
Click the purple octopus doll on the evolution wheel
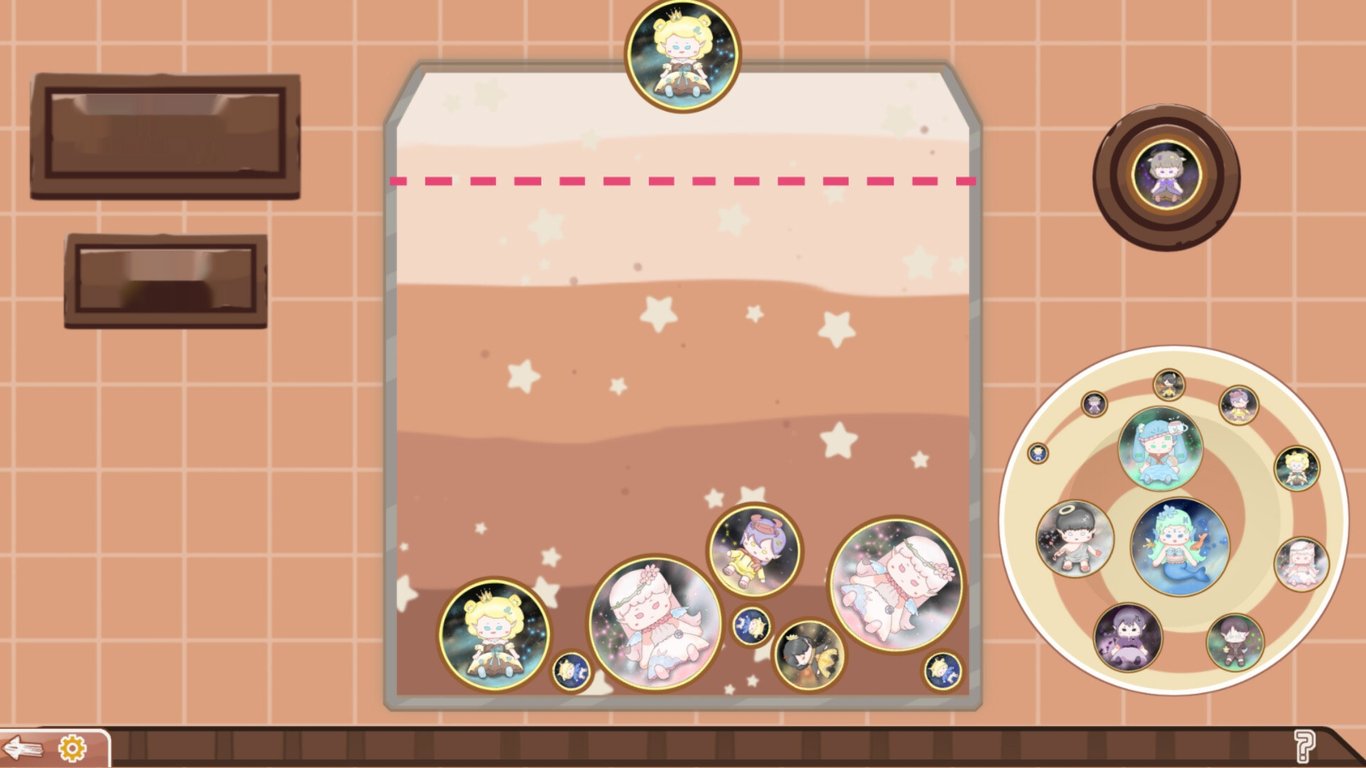pos(1129,635)
